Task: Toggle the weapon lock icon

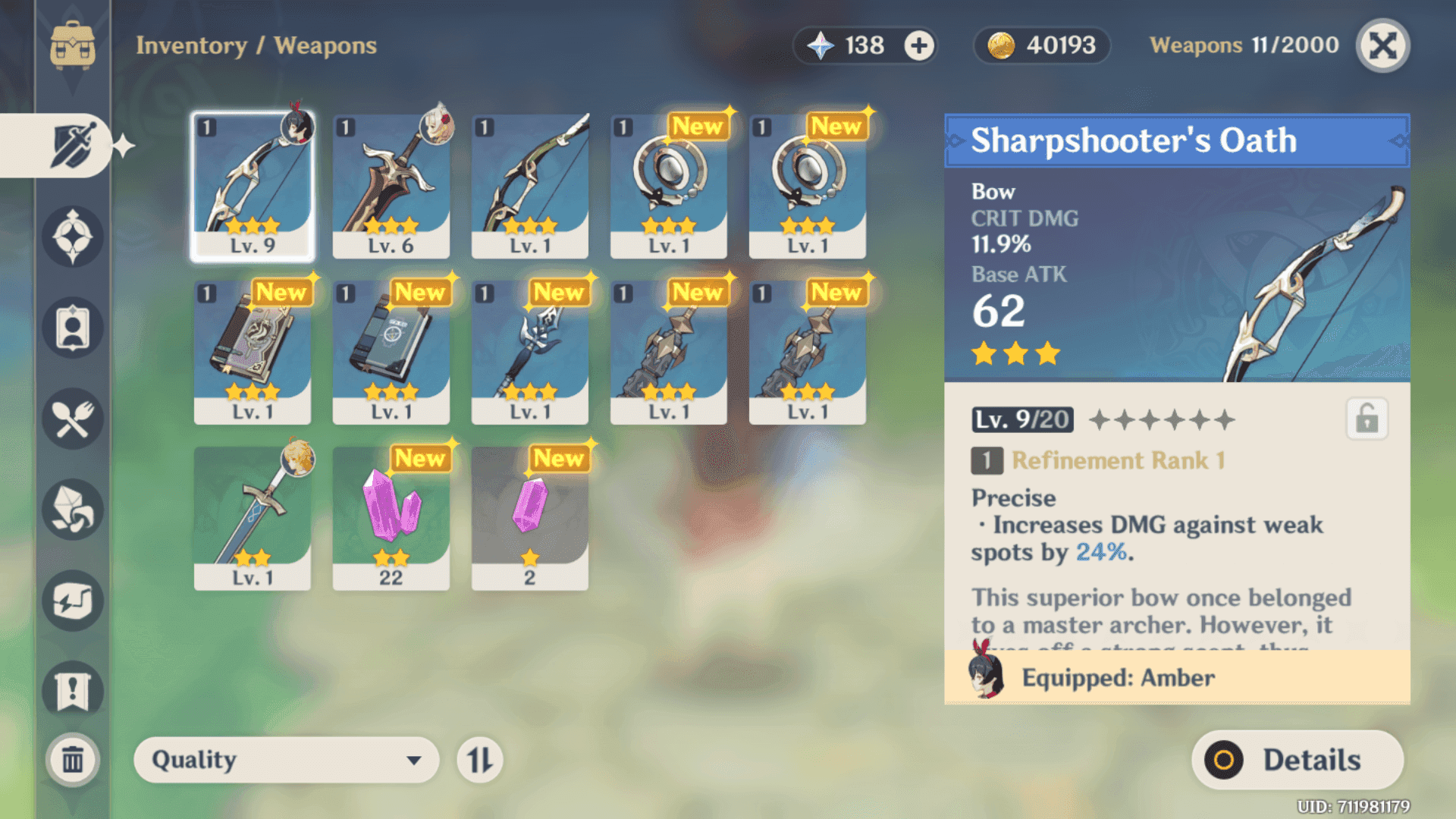Action: click(x=1367, y=419)
